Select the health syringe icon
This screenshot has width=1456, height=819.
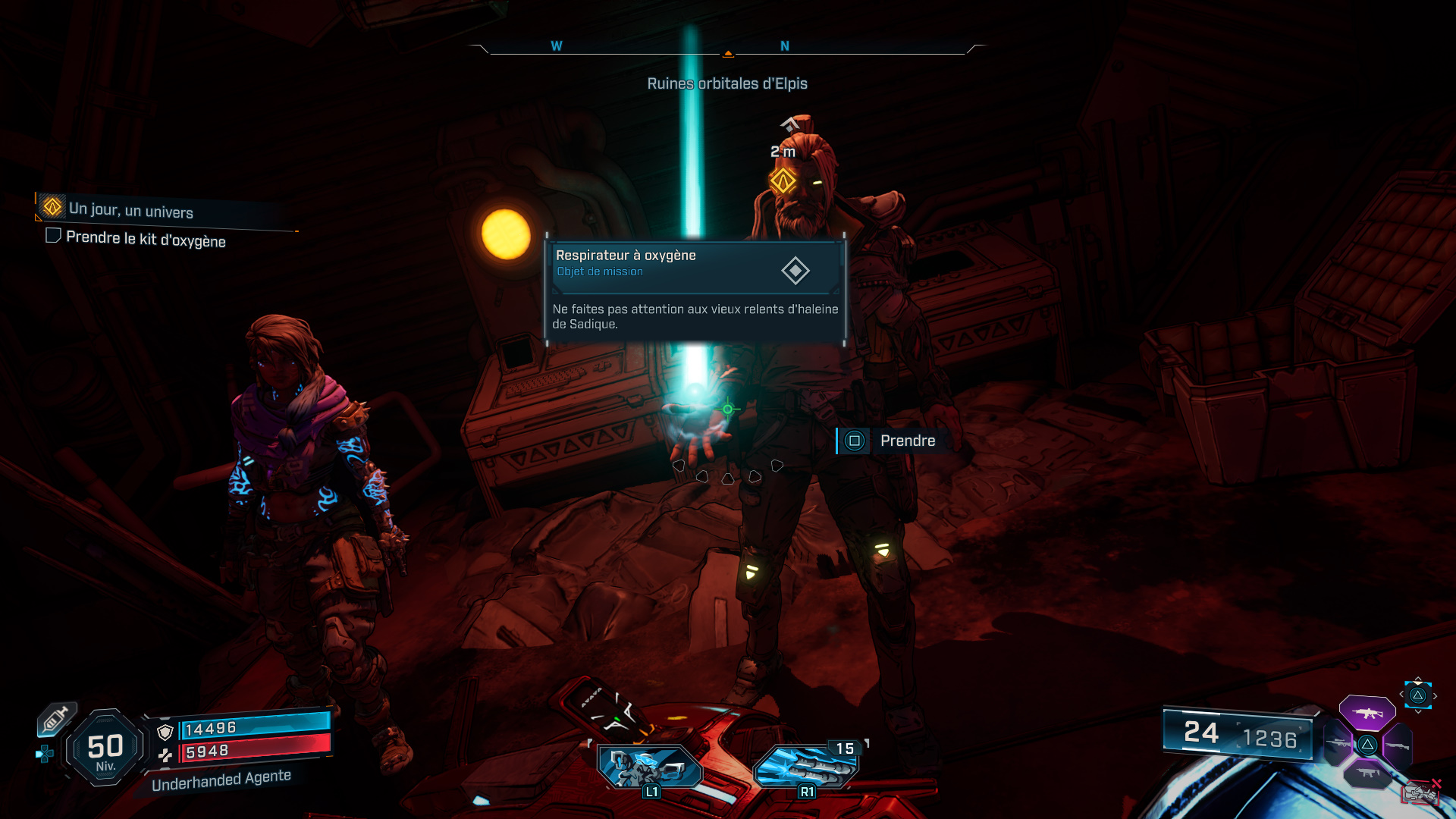(x=55, y=718)
